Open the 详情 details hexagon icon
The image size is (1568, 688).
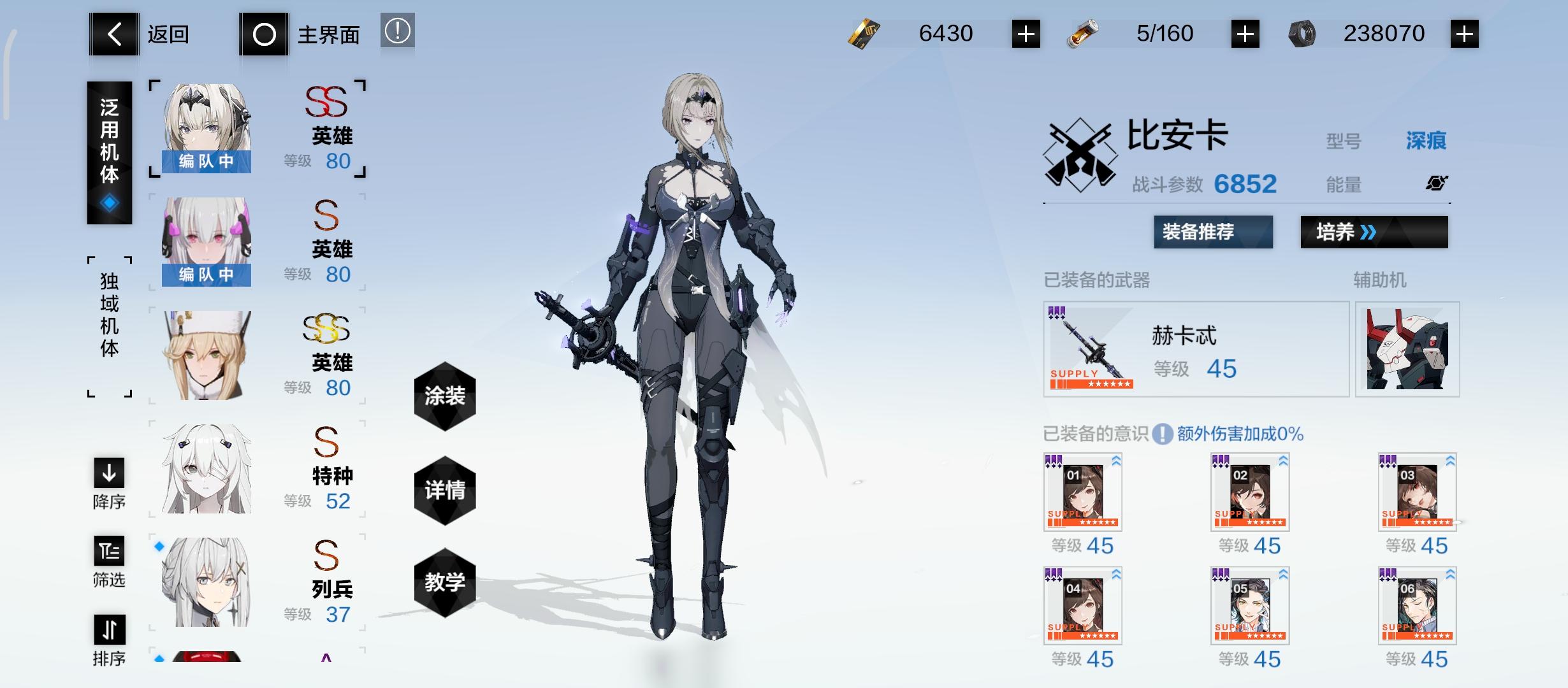coord(445,489)
